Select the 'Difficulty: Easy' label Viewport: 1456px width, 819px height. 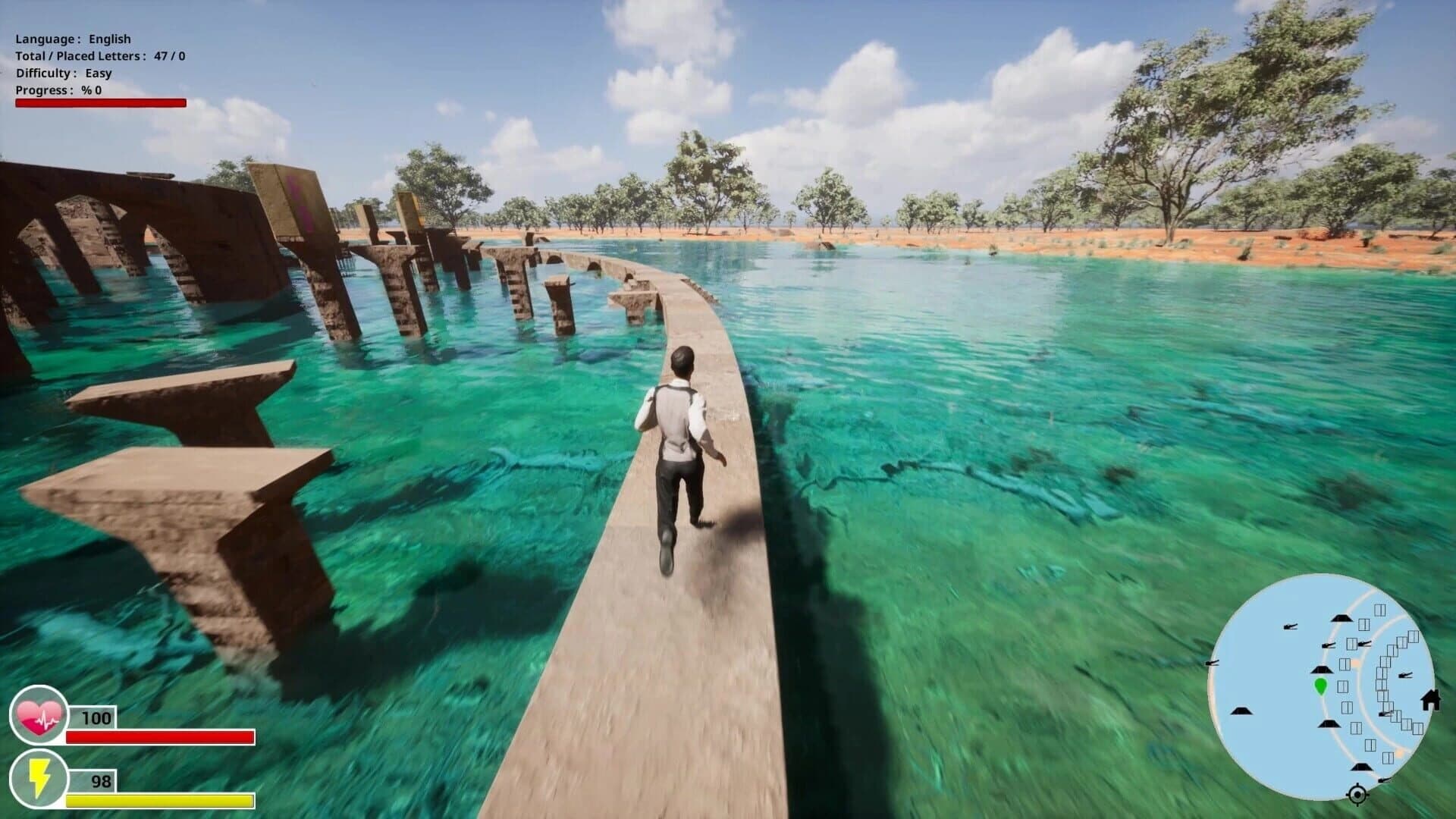63,73
